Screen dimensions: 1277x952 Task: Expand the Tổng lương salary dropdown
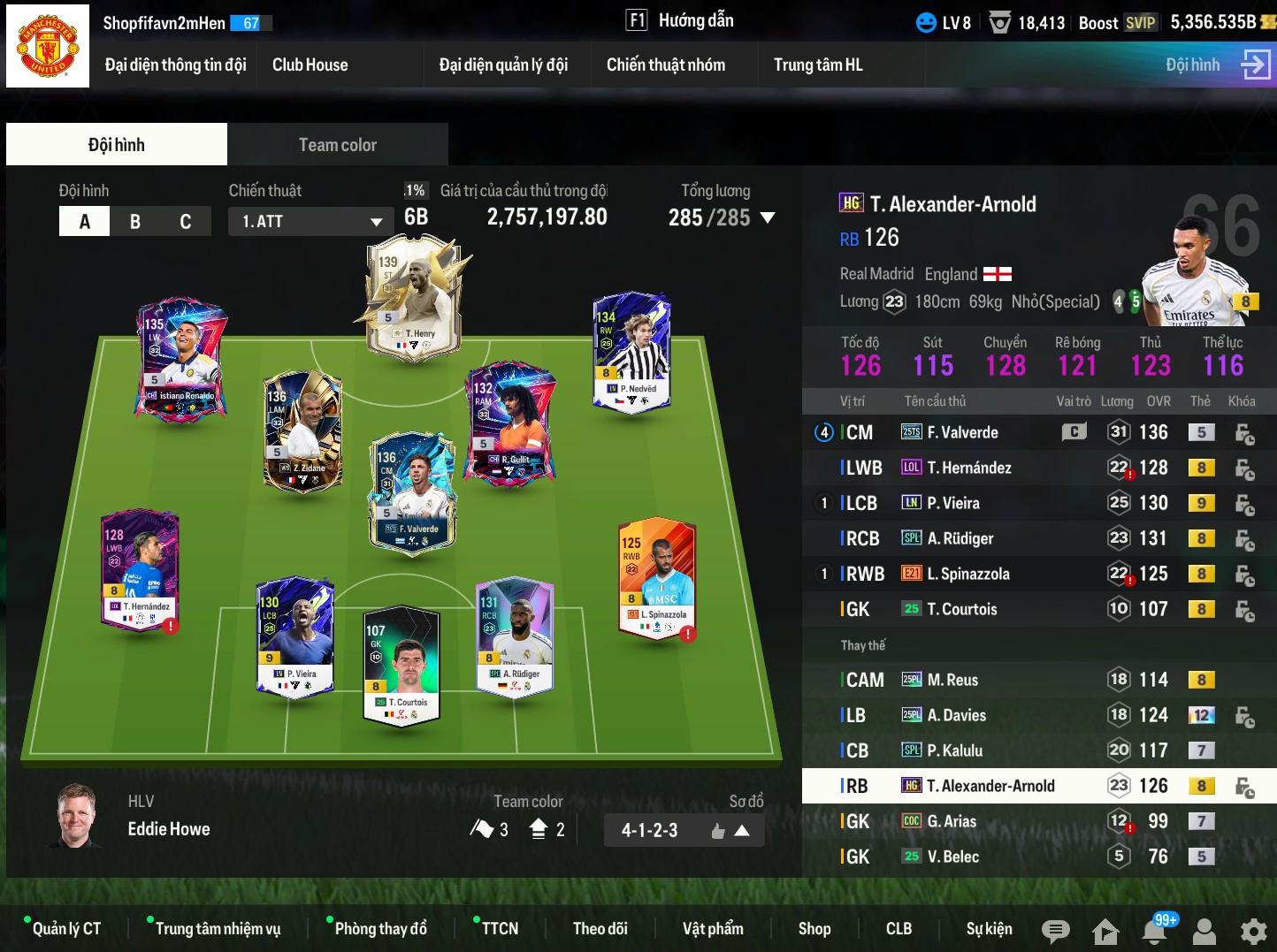point(767,217)
